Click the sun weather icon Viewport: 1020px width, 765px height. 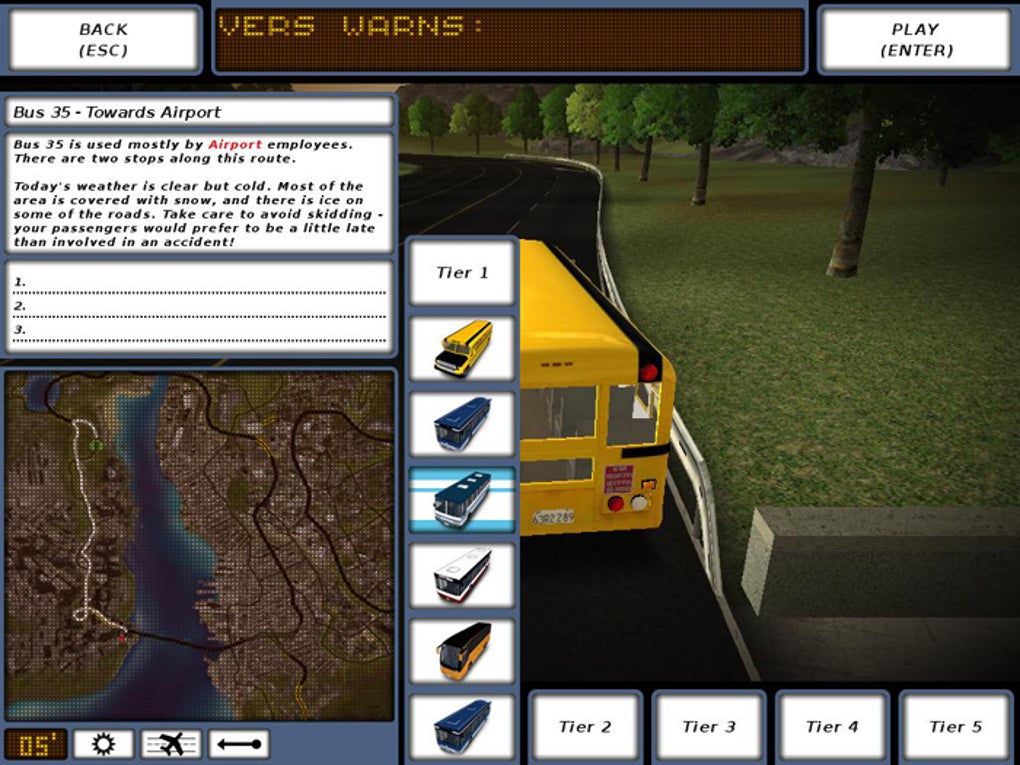102,744
